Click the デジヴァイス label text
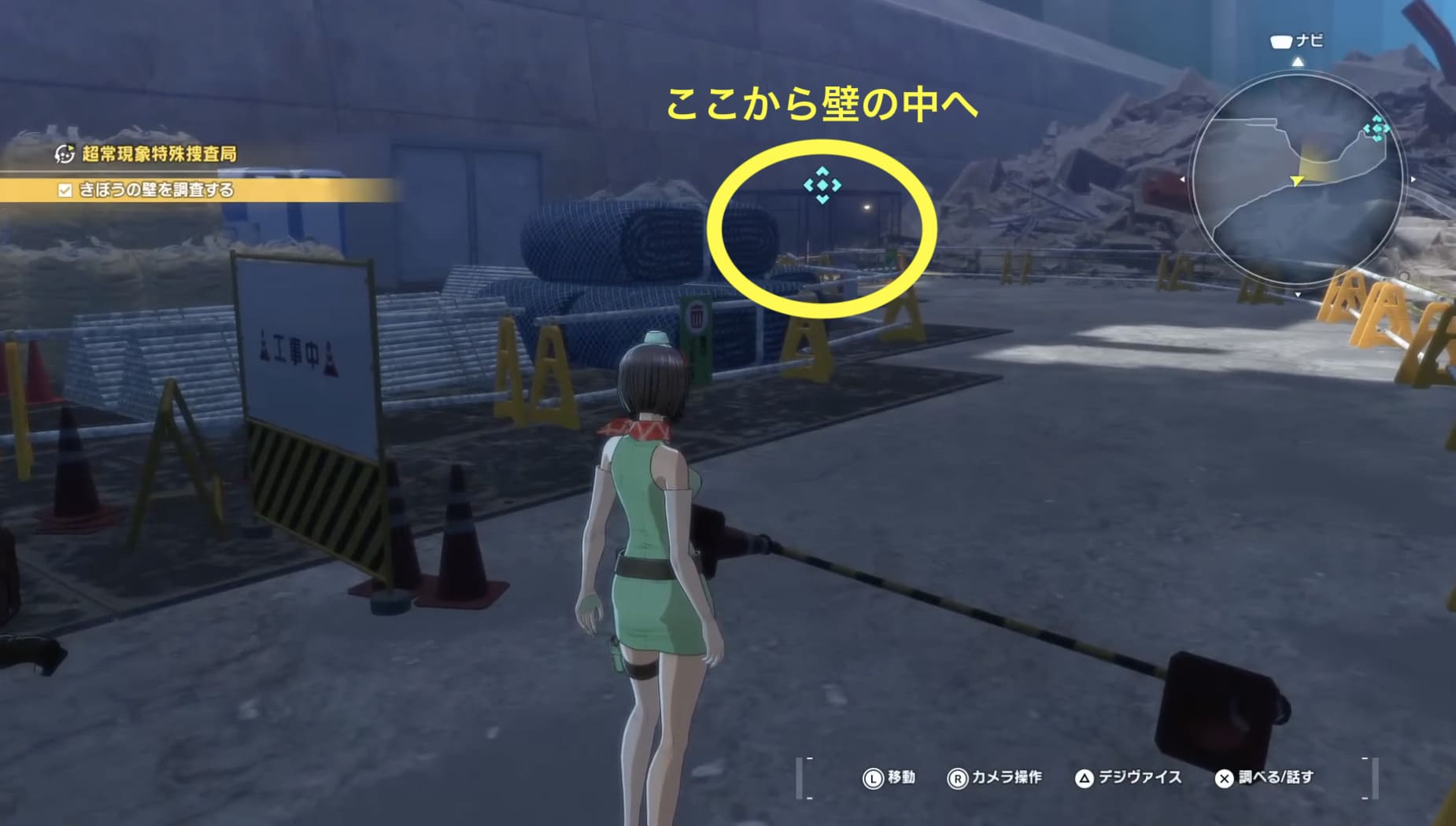 point(1139,776)
